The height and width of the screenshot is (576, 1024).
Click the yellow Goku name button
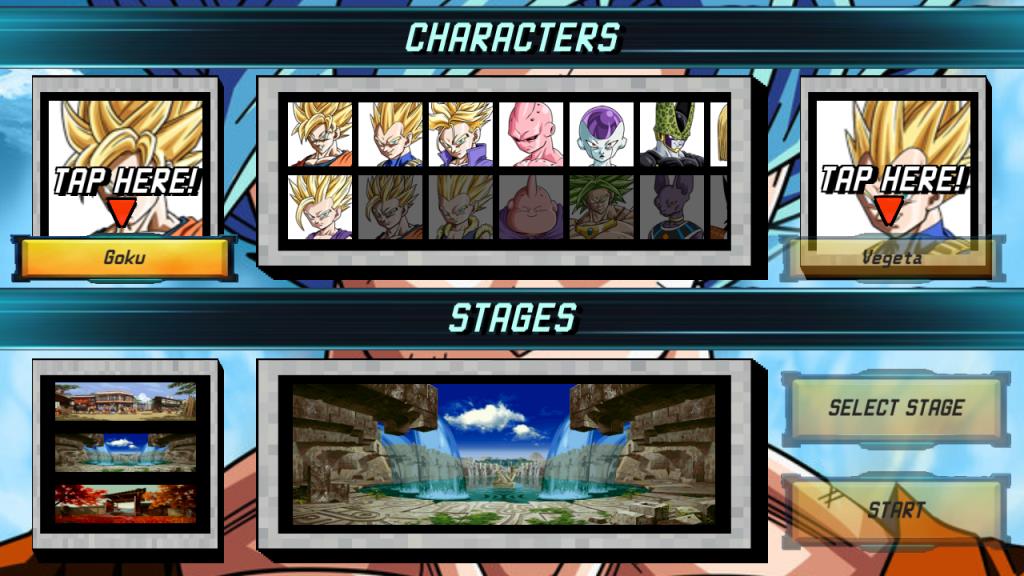point(125,258)
